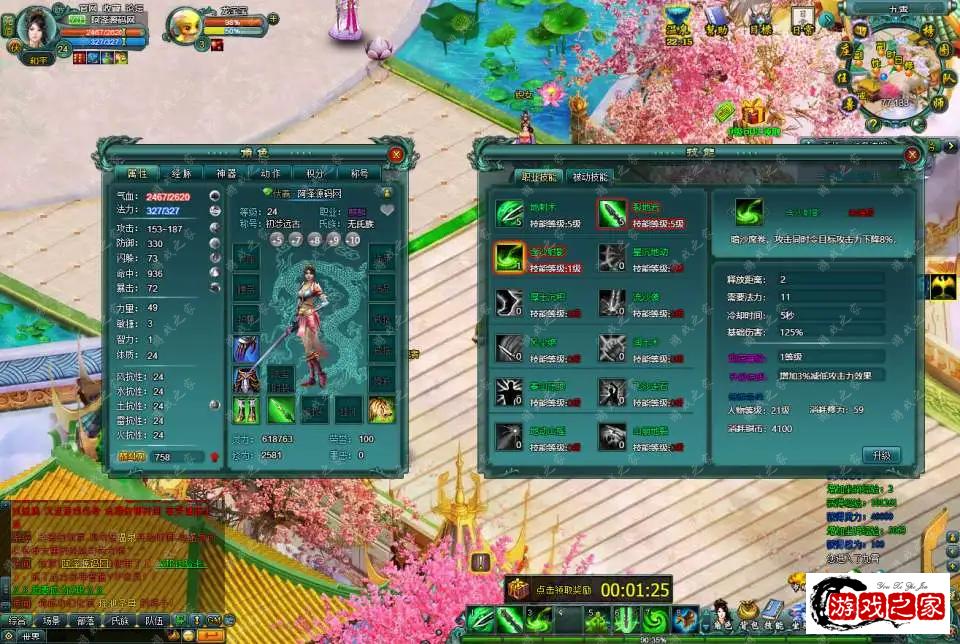
Task: Open the 被动技能 passive skills tab
Action: 589,176
